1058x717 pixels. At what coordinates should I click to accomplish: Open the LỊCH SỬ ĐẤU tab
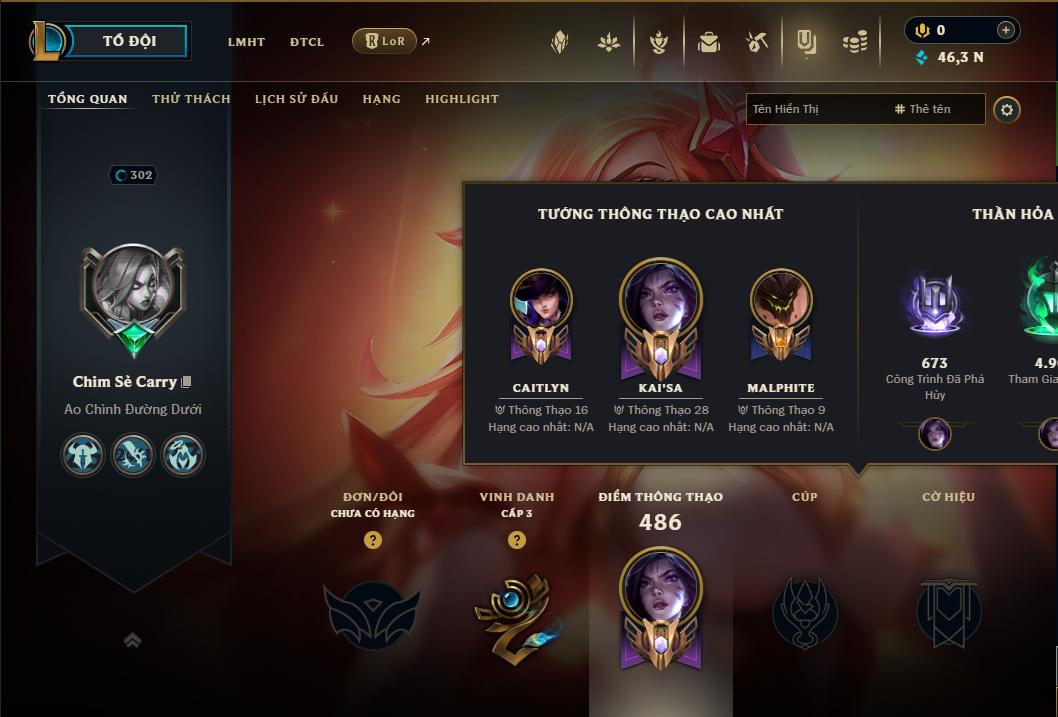(296, 99)
